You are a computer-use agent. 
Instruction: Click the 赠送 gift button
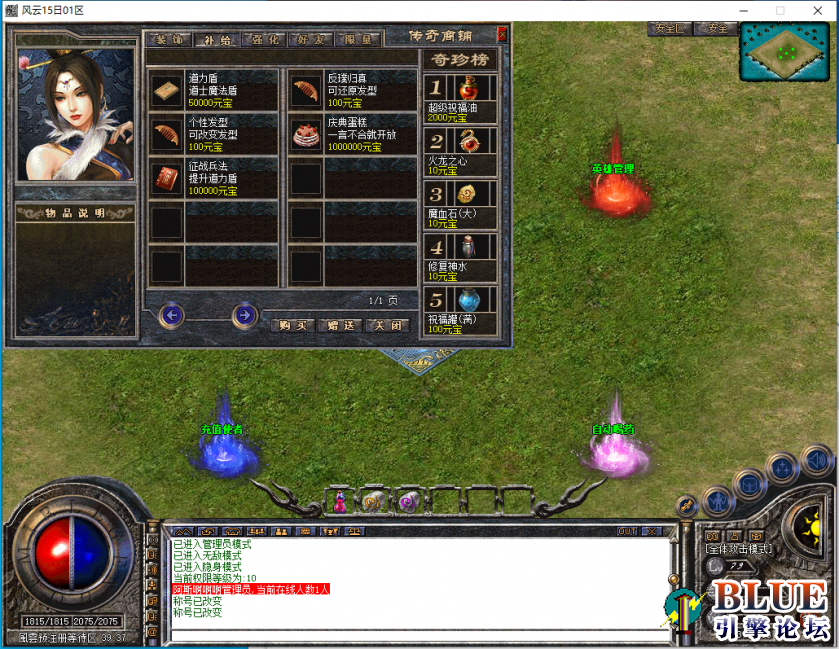click(340, 325)
